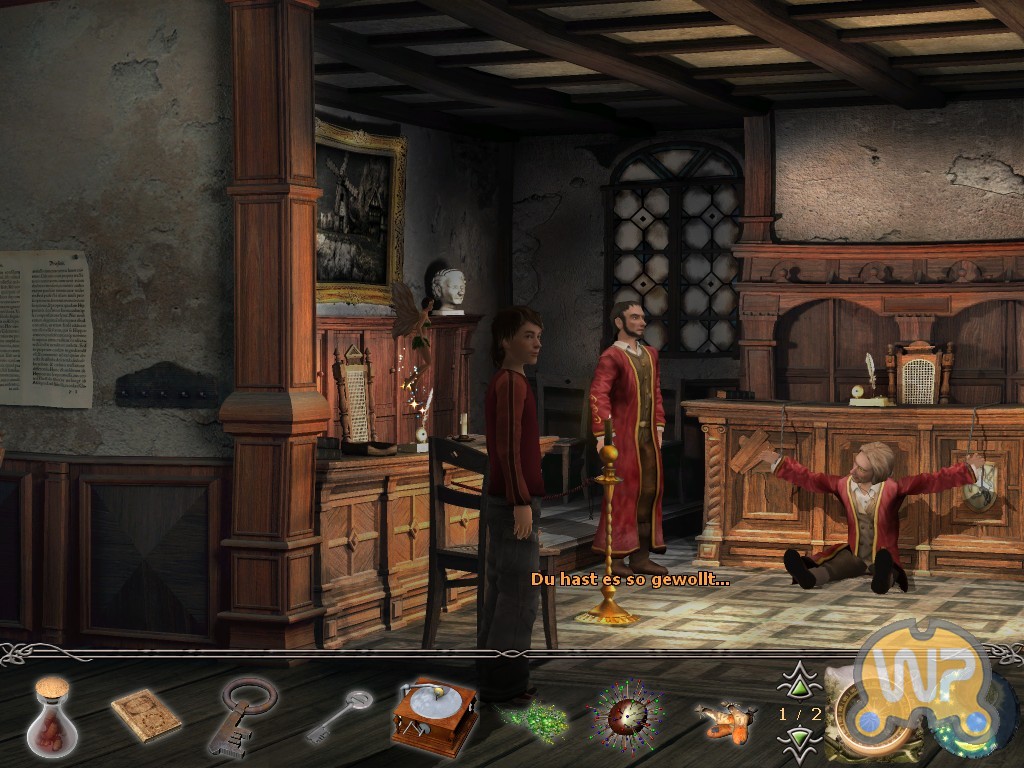Show next inventory page with down arrow
Screen dimensions: 1024x768
(x=799, y=740)
